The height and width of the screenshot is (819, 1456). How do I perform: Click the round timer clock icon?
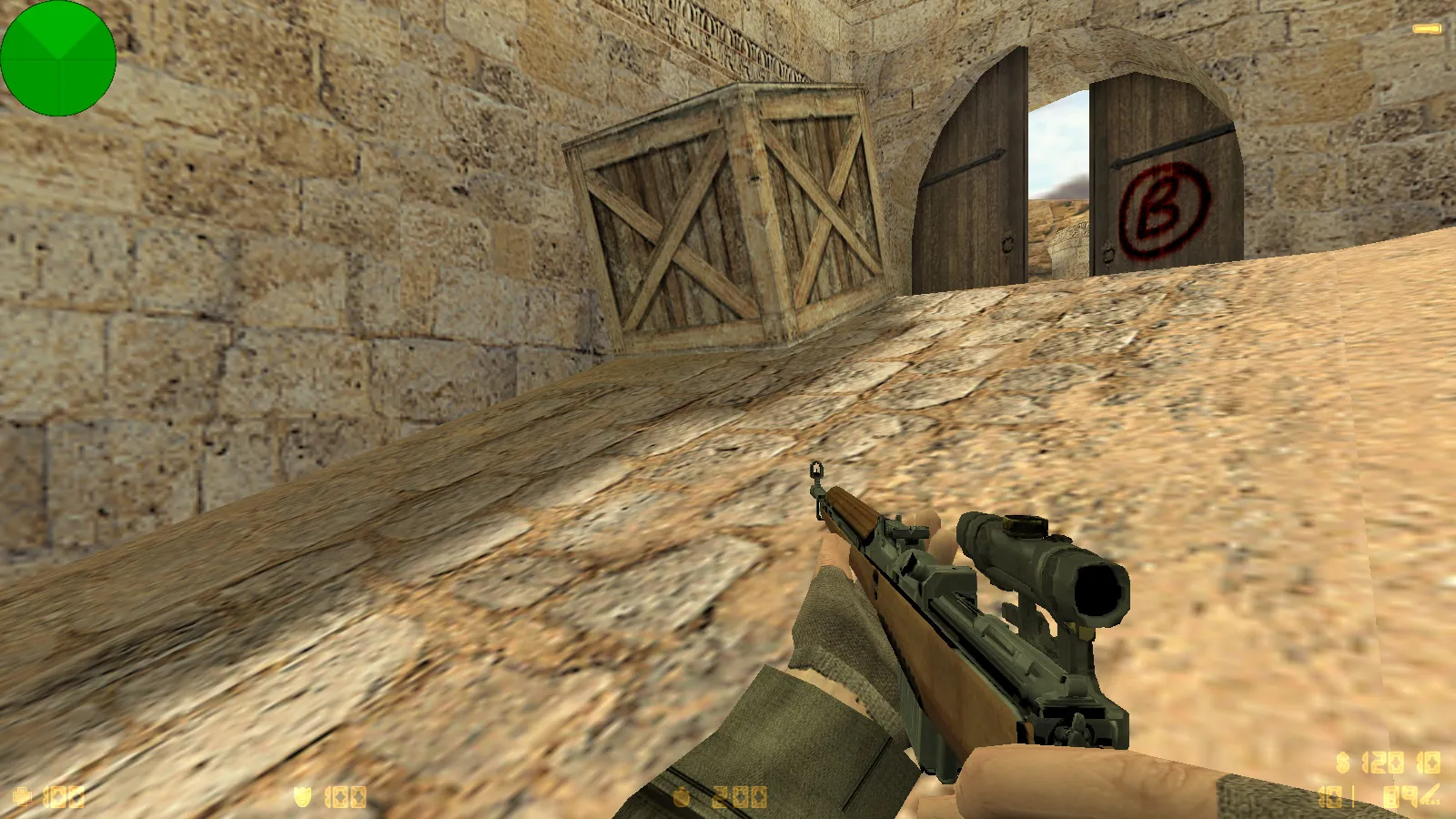click(682, 797)
